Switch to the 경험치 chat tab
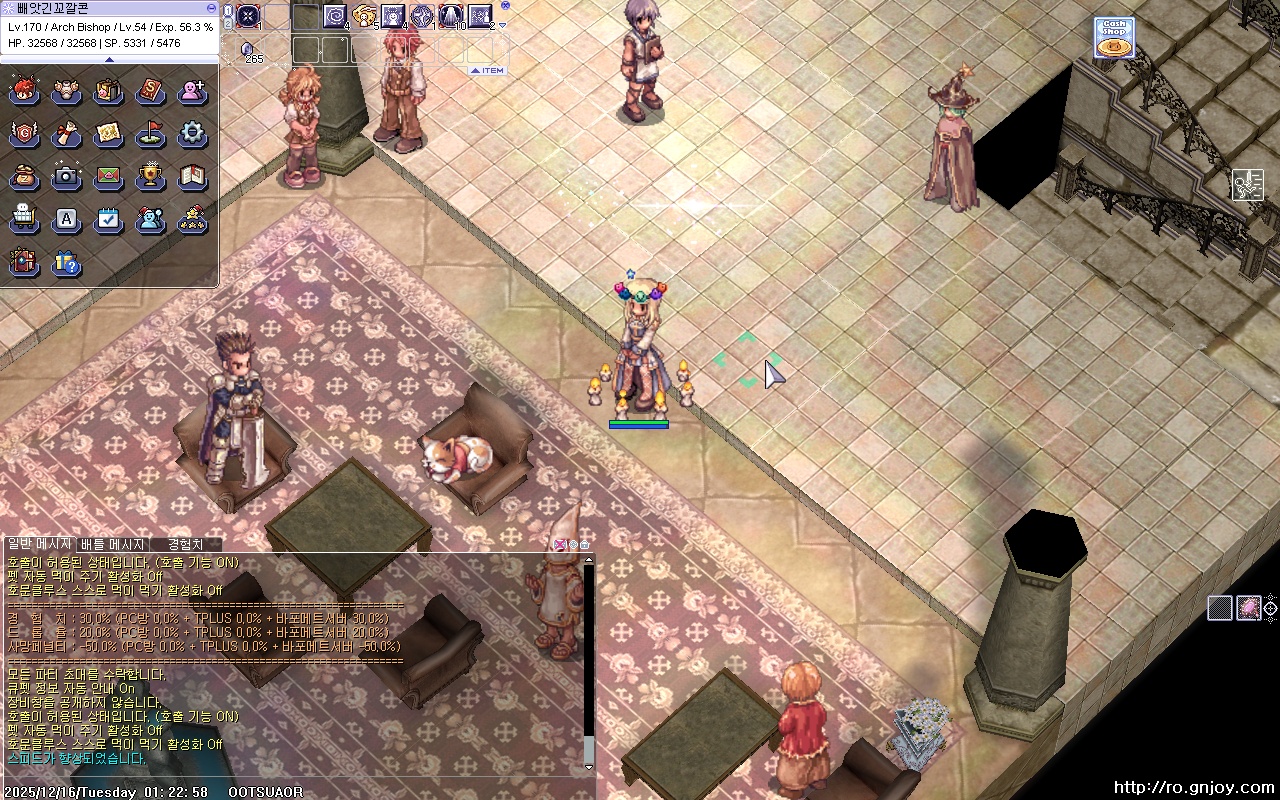The height and width of the screenshot is (800, 1280). [185, 544]
